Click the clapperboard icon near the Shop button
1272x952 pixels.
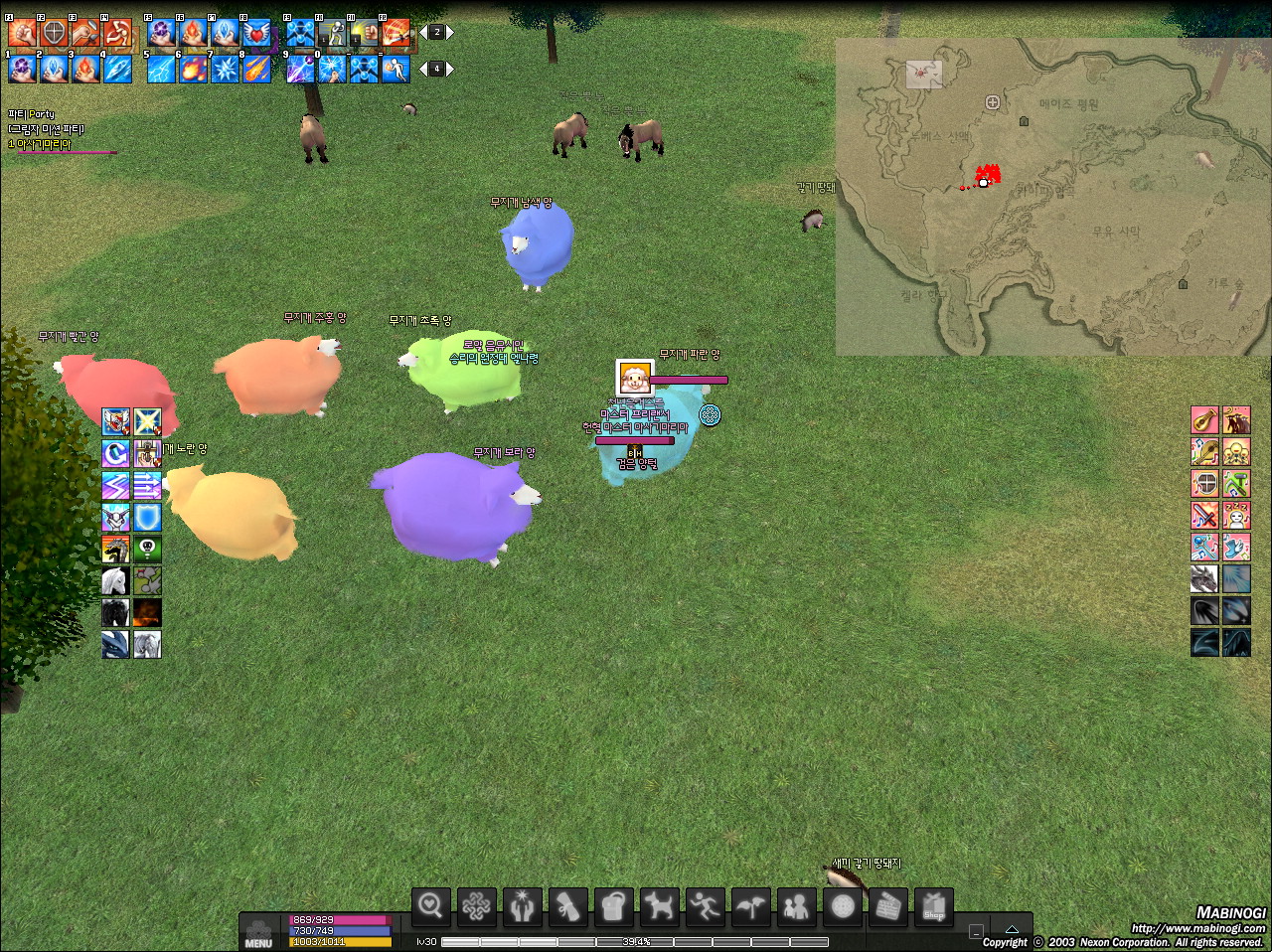click(889, 904)
